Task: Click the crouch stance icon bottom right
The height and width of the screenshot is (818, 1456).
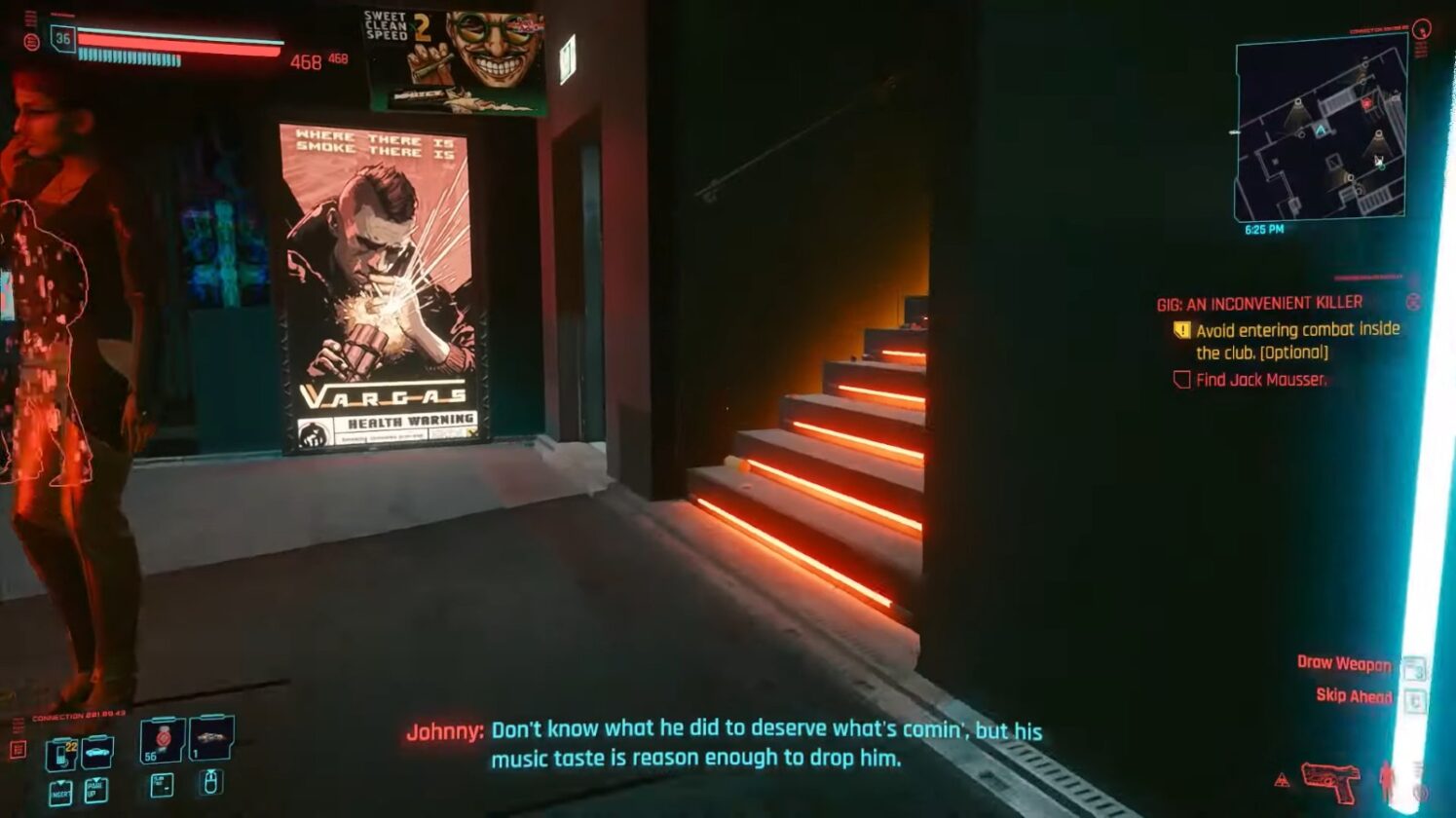Action: (x=1387, y=781)
